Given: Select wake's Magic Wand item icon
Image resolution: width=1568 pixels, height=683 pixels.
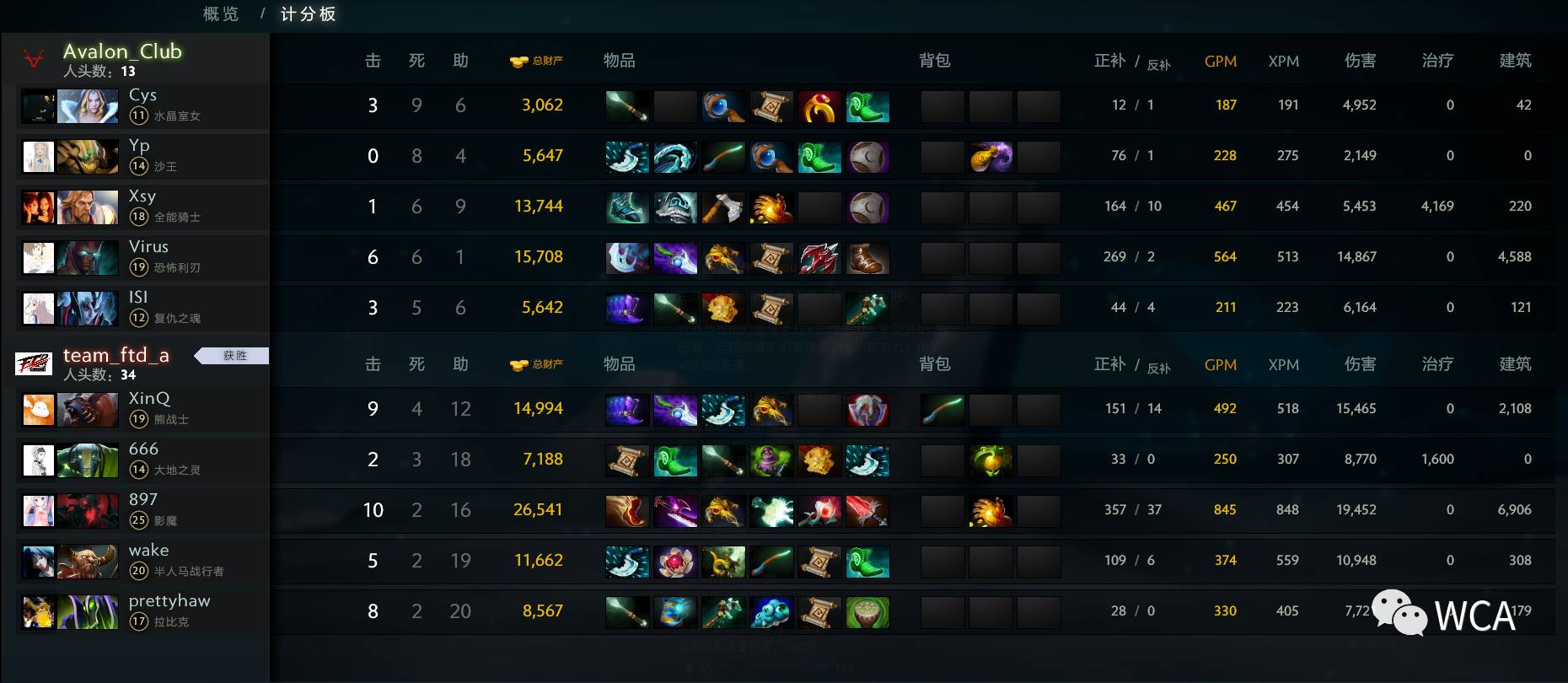Looking at the screenshot, I should pyautogui.click(x=770, y=560).
